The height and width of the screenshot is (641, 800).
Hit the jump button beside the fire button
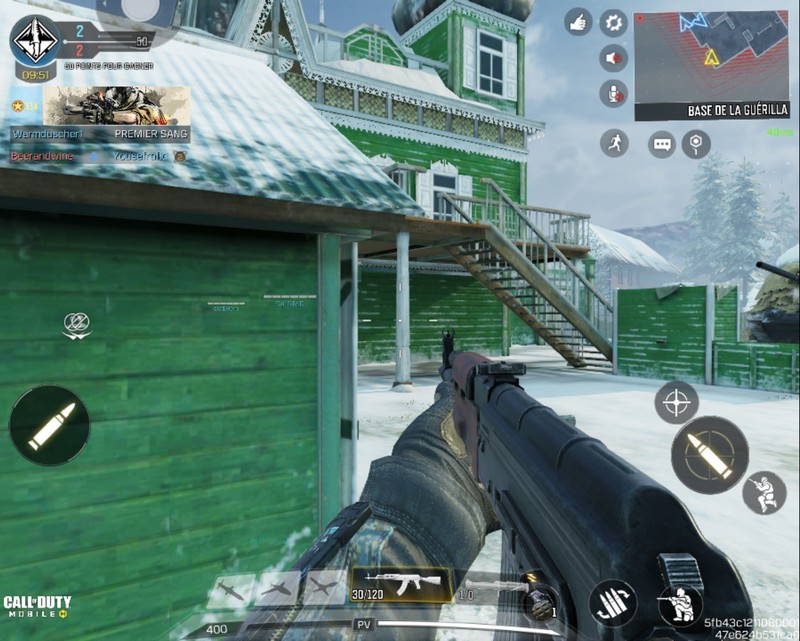764,492
